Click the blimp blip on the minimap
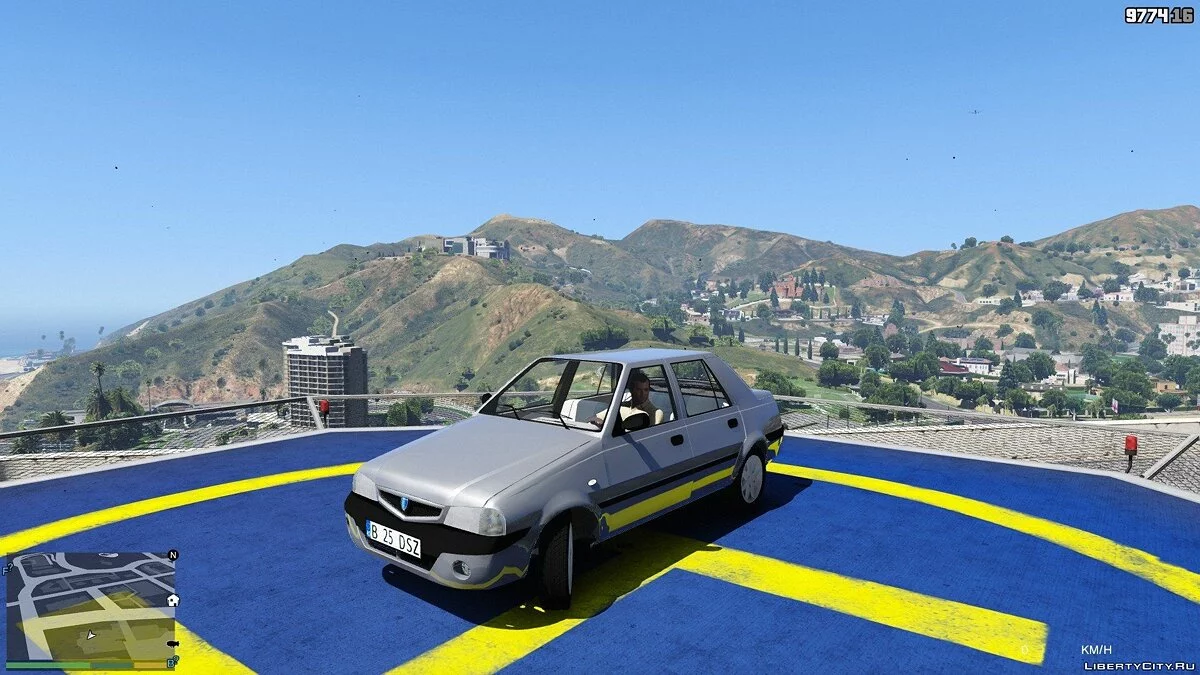Screen dimensions: 1200x675 coord(173,643)
